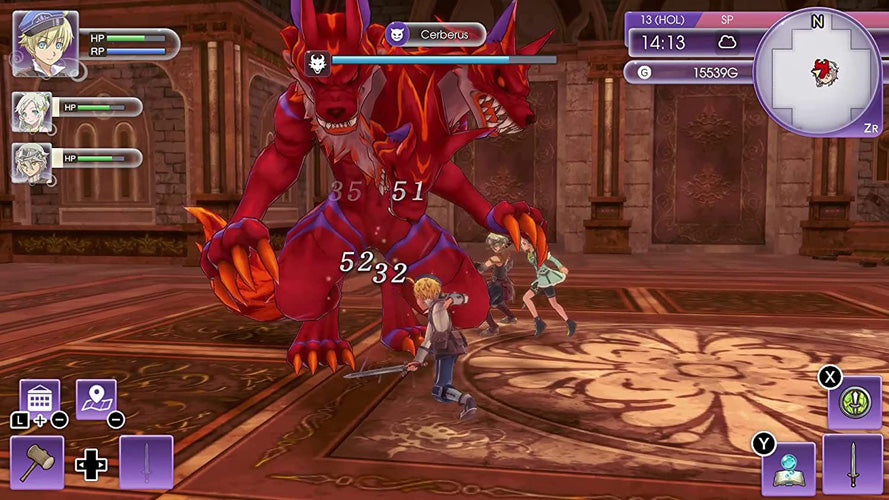Open the calendar building shortcut icon
Image resolution: width=889 pixels, height=500 pixels.
tap(39, 399)
